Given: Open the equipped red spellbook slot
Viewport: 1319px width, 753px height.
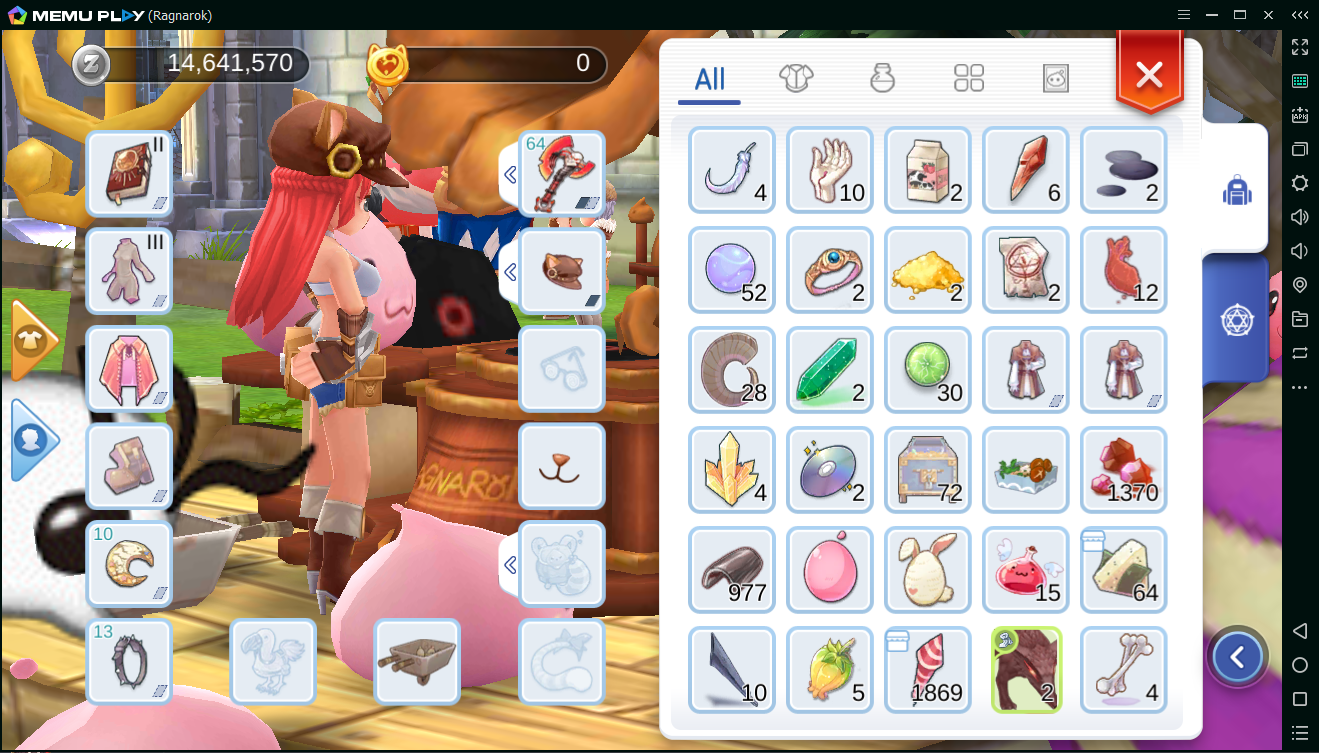Looking at the screenshot, I should (x=130, y=174).
